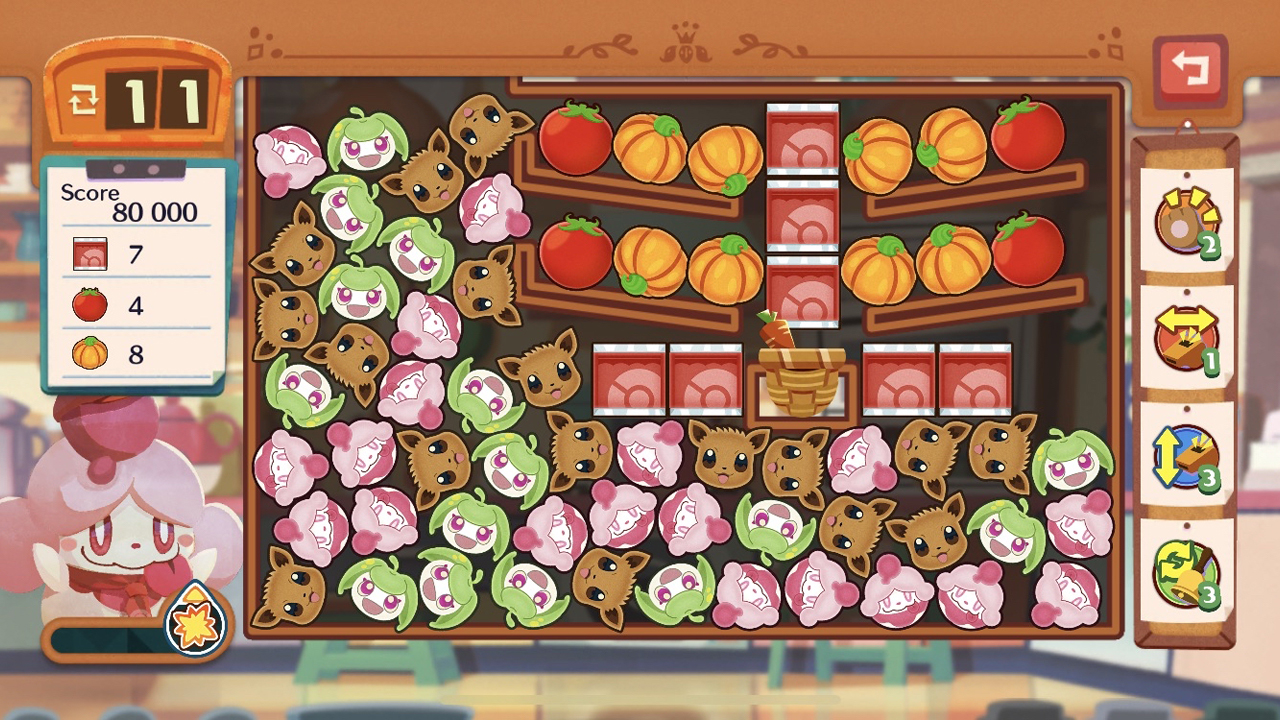This screenshot has width=1280, height=720.
Task: Trigger the café skill burst icon
Action: point(196,618)
